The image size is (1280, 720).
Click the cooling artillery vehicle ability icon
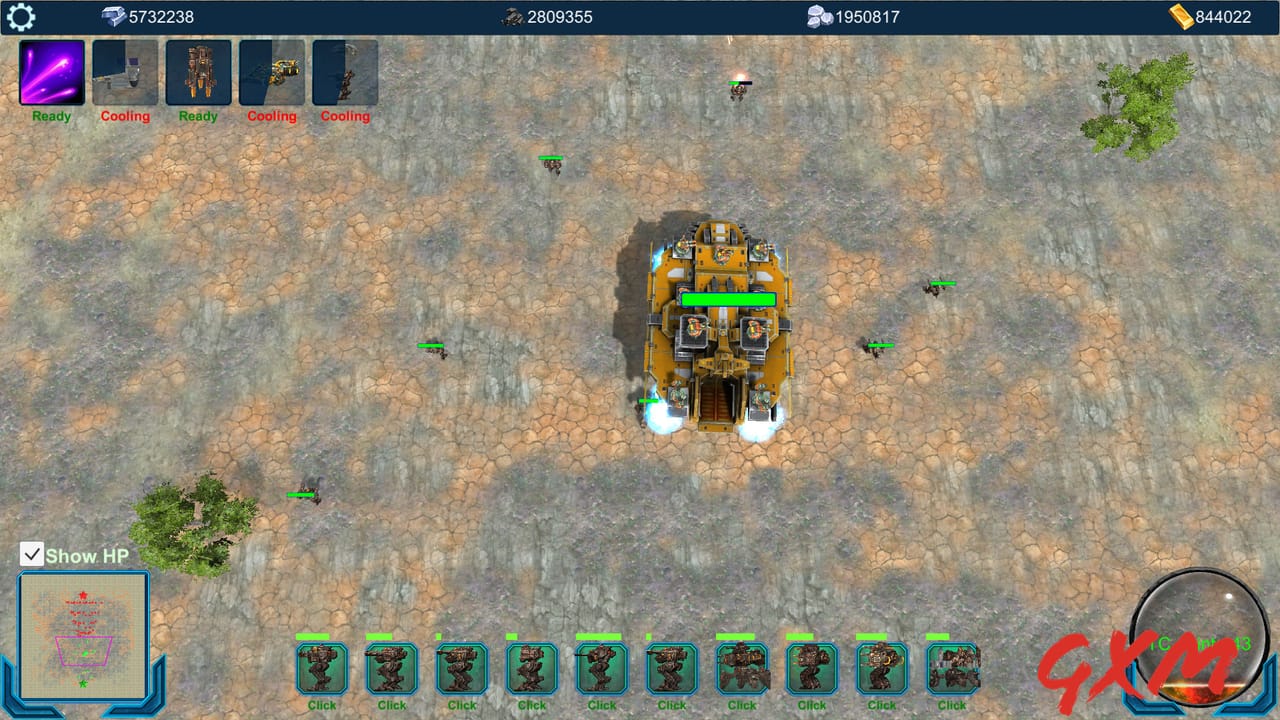(x=124, y=72)
